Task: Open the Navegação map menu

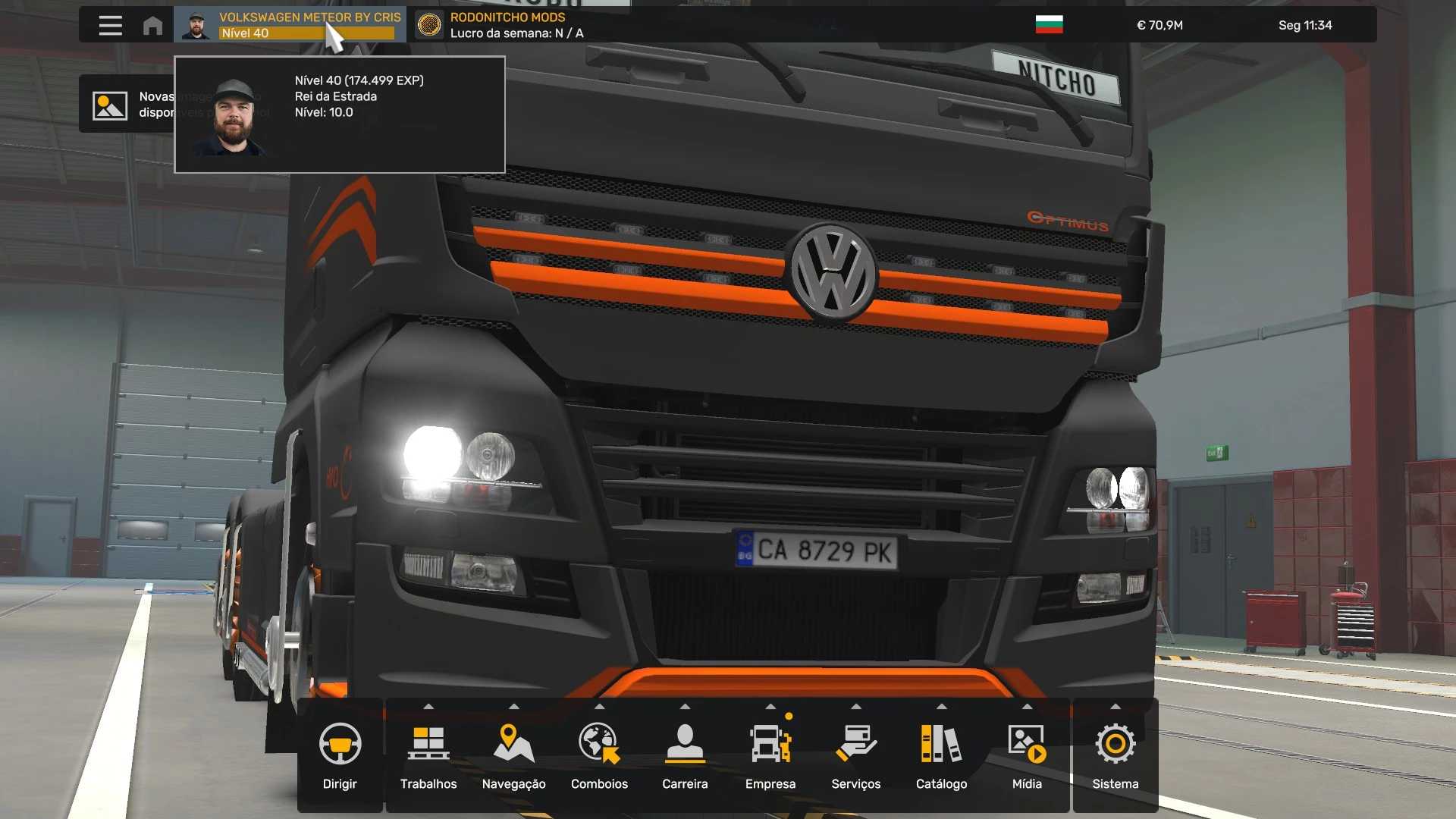Action: 513,755
